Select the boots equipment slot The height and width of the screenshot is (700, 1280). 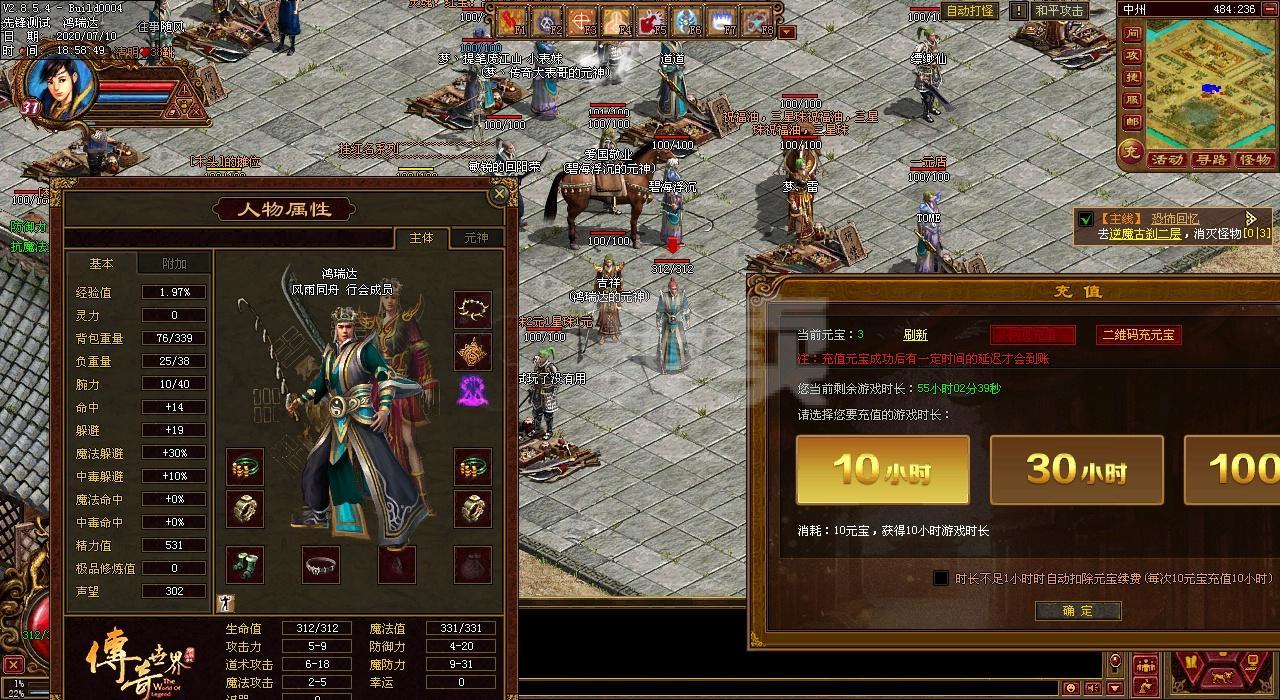coord(244,564)
